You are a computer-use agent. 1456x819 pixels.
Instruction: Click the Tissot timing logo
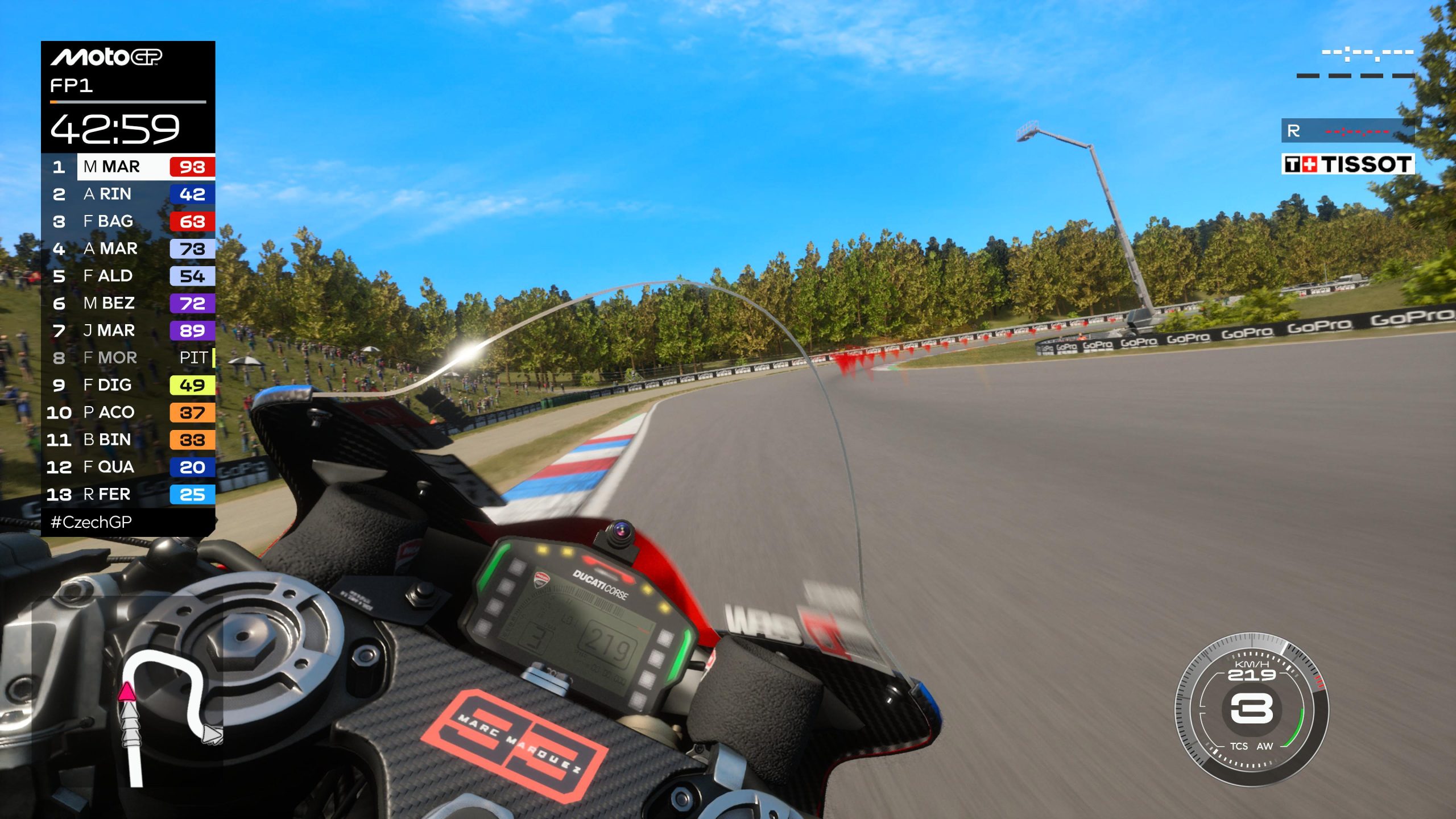1347,164
